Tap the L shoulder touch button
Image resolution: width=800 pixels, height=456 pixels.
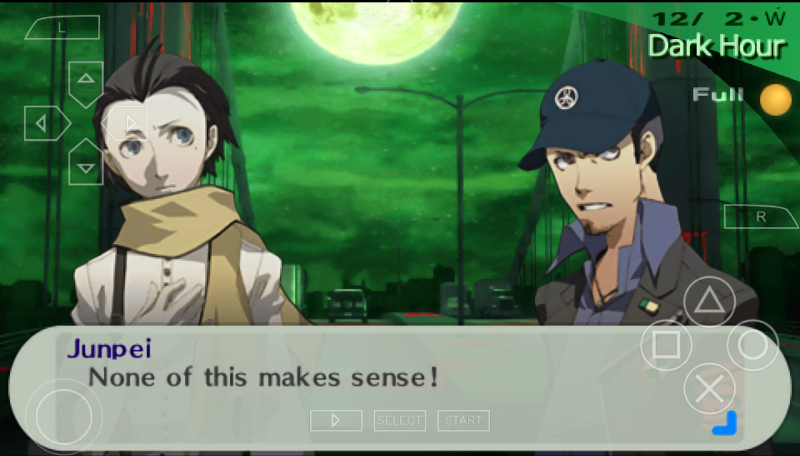point(62,28)
